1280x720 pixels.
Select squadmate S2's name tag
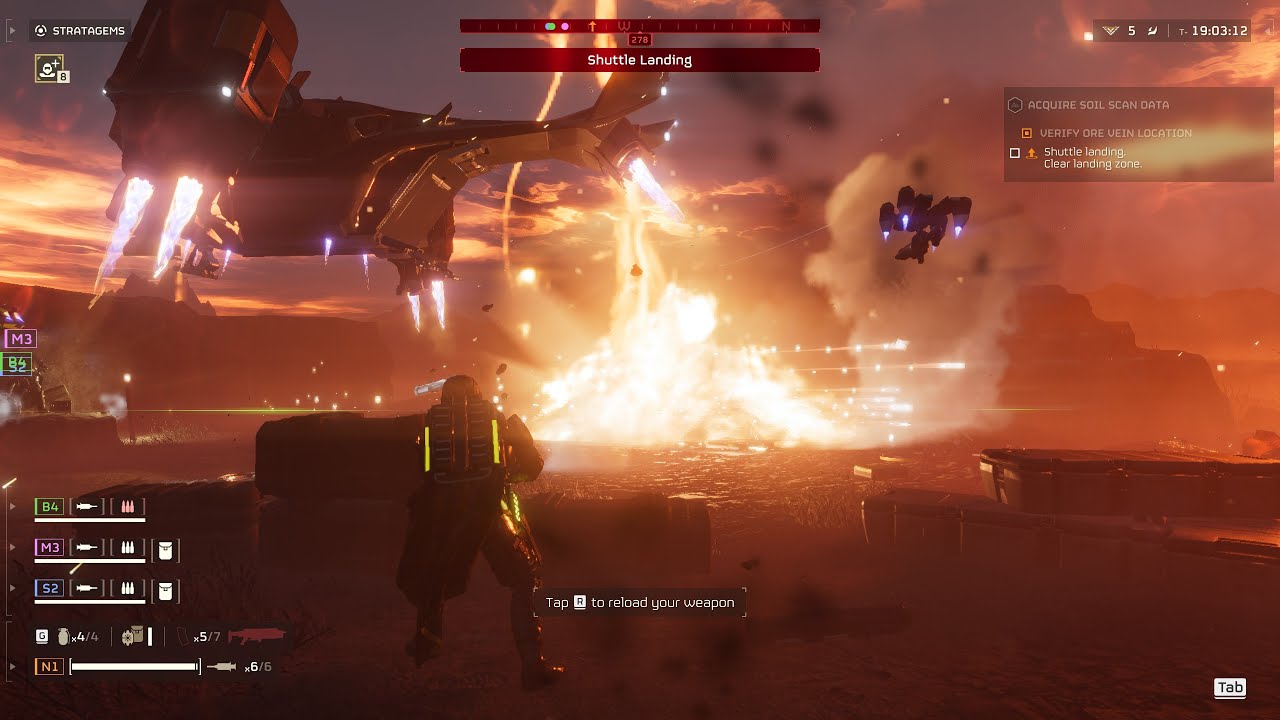pos(49,588)
